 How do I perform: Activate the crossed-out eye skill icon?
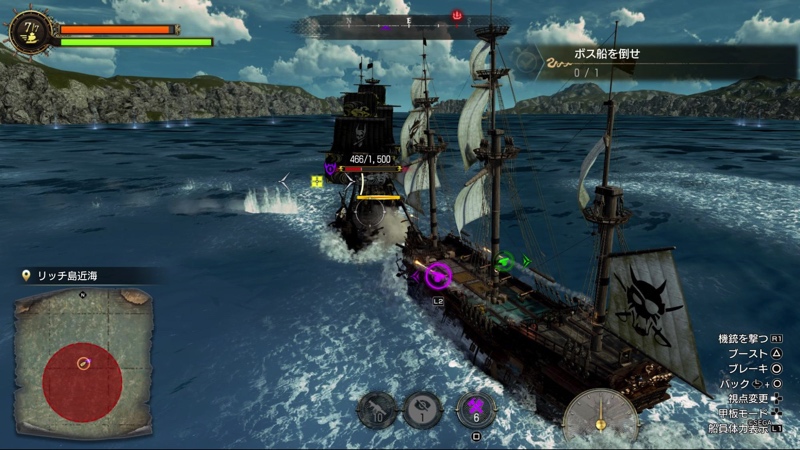tap(423, 410)
